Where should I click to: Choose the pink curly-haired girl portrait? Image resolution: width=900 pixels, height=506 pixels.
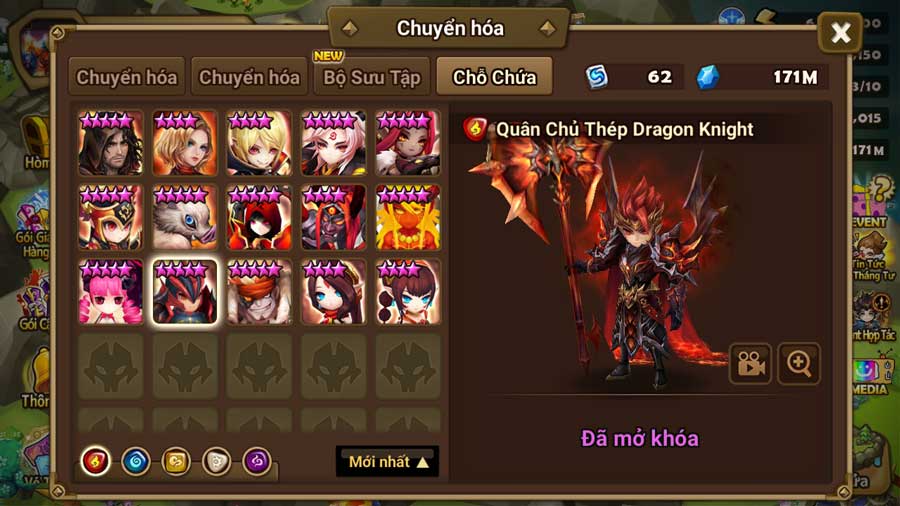coord(111,292)
